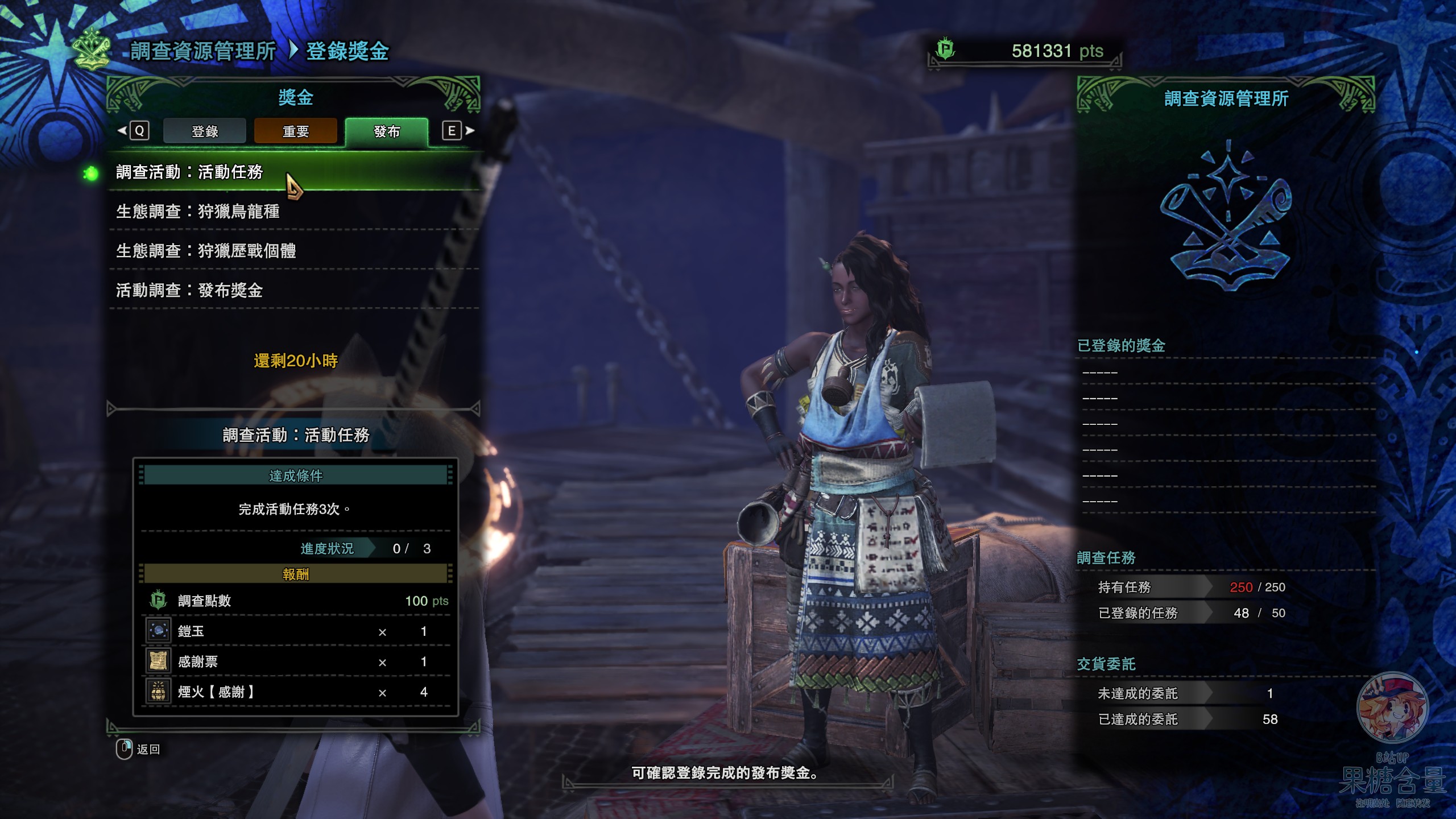Select the 感謝票 reward row
Viewport: 1456px width, 819px height.
point(296,661)
